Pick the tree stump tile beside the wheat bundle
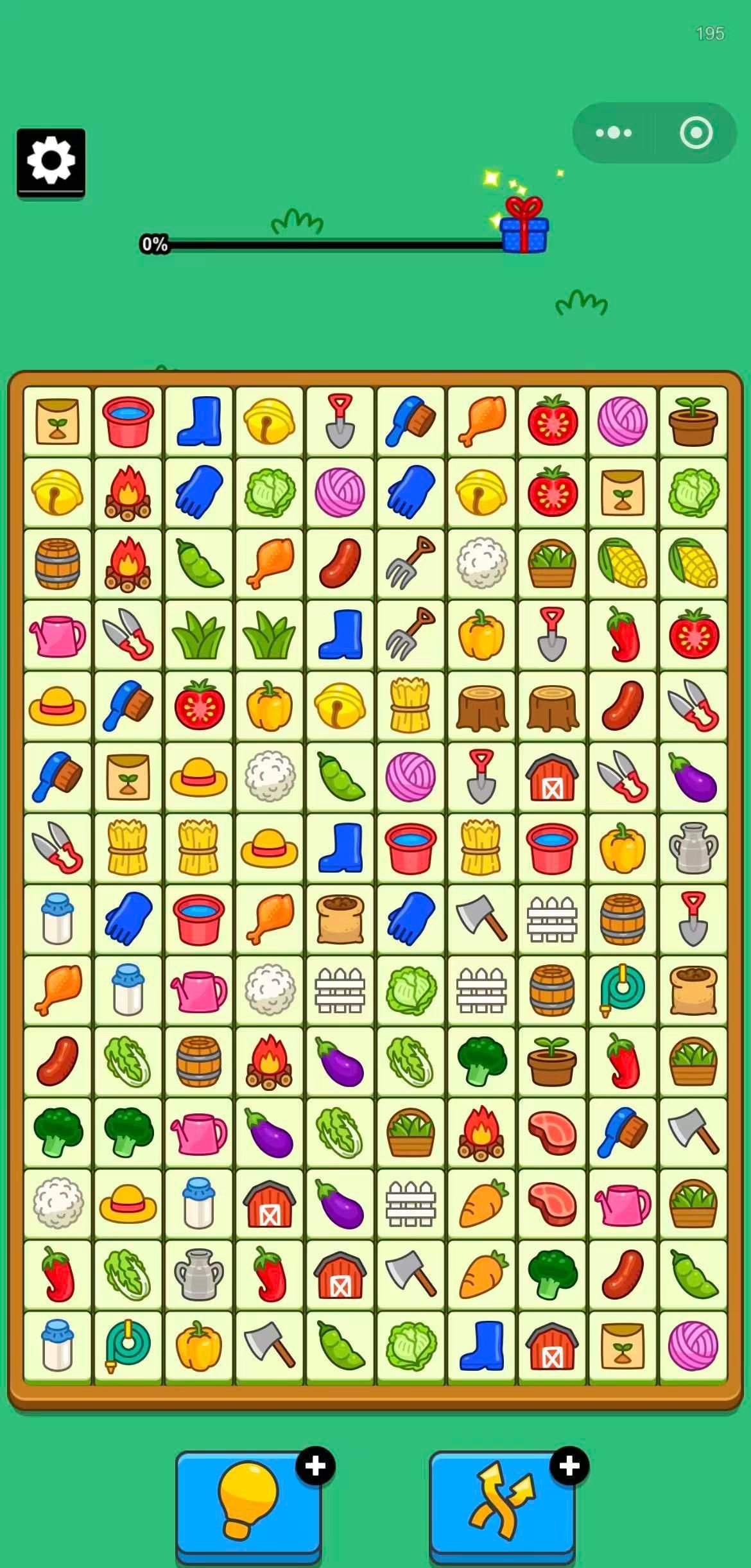 click(x=481, y=706)
